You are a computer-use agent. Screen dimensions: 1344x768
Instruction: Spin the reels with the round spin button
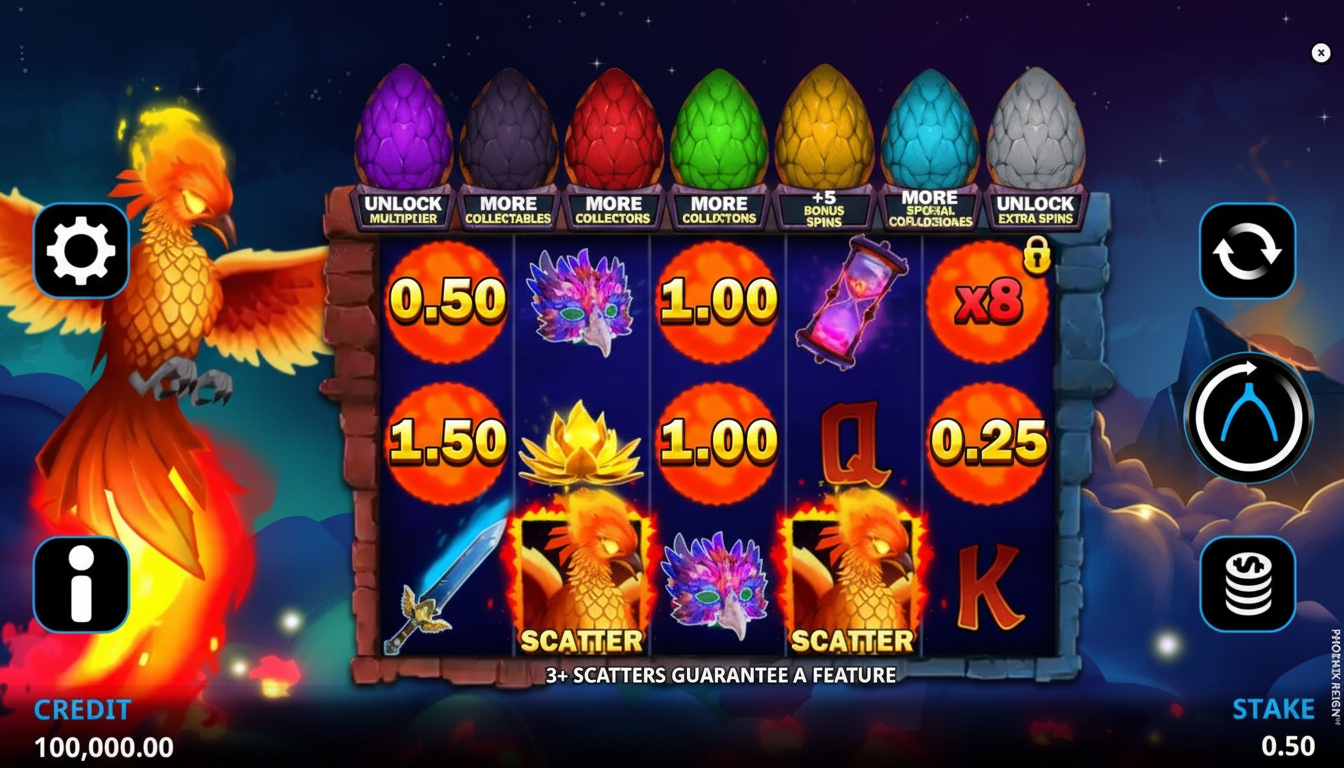point(1248,417)
